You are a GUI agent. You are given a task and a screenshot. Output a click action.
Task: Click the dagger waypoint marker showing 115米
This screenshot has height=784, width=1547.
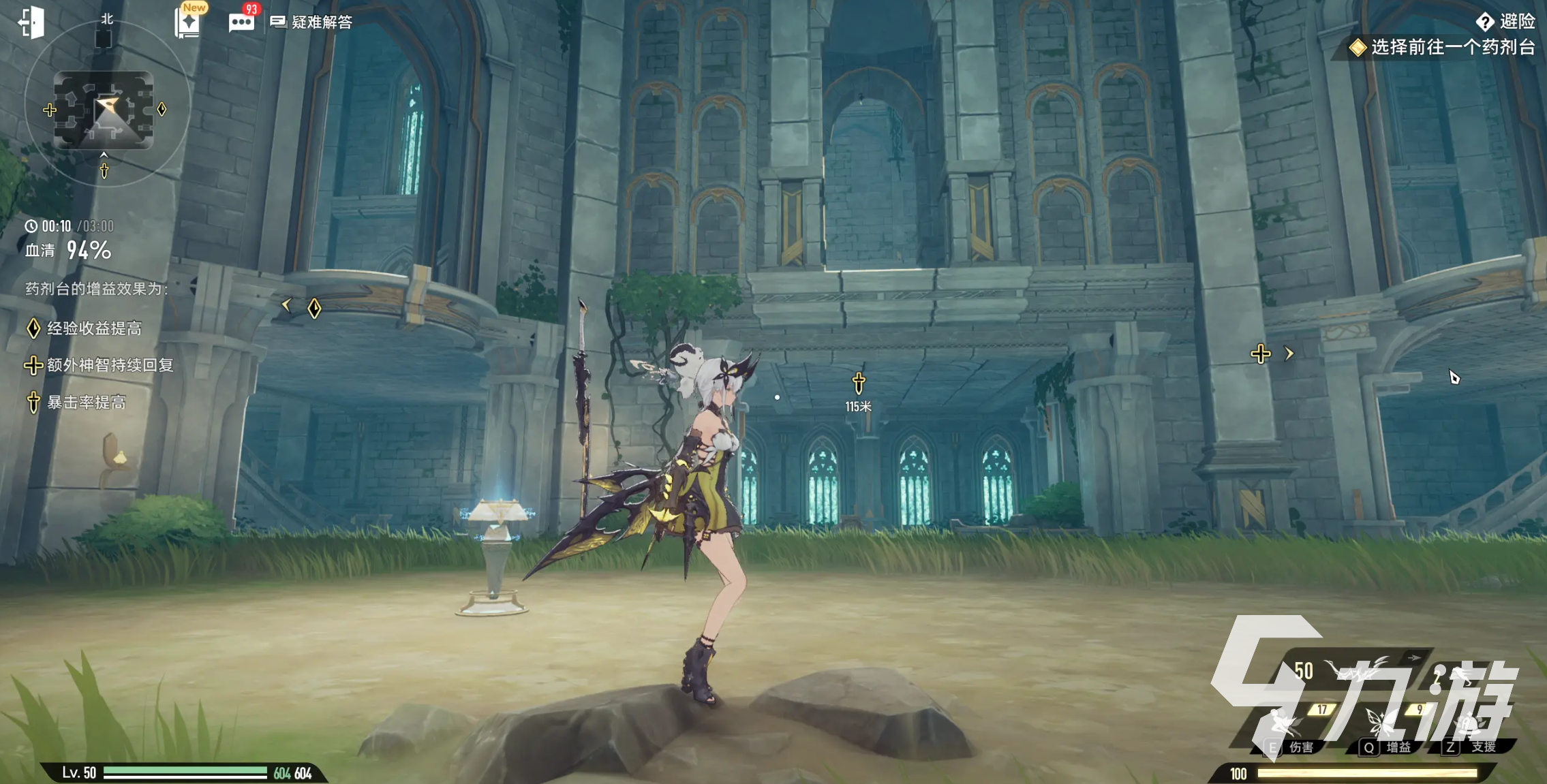[x=859, y=383]
